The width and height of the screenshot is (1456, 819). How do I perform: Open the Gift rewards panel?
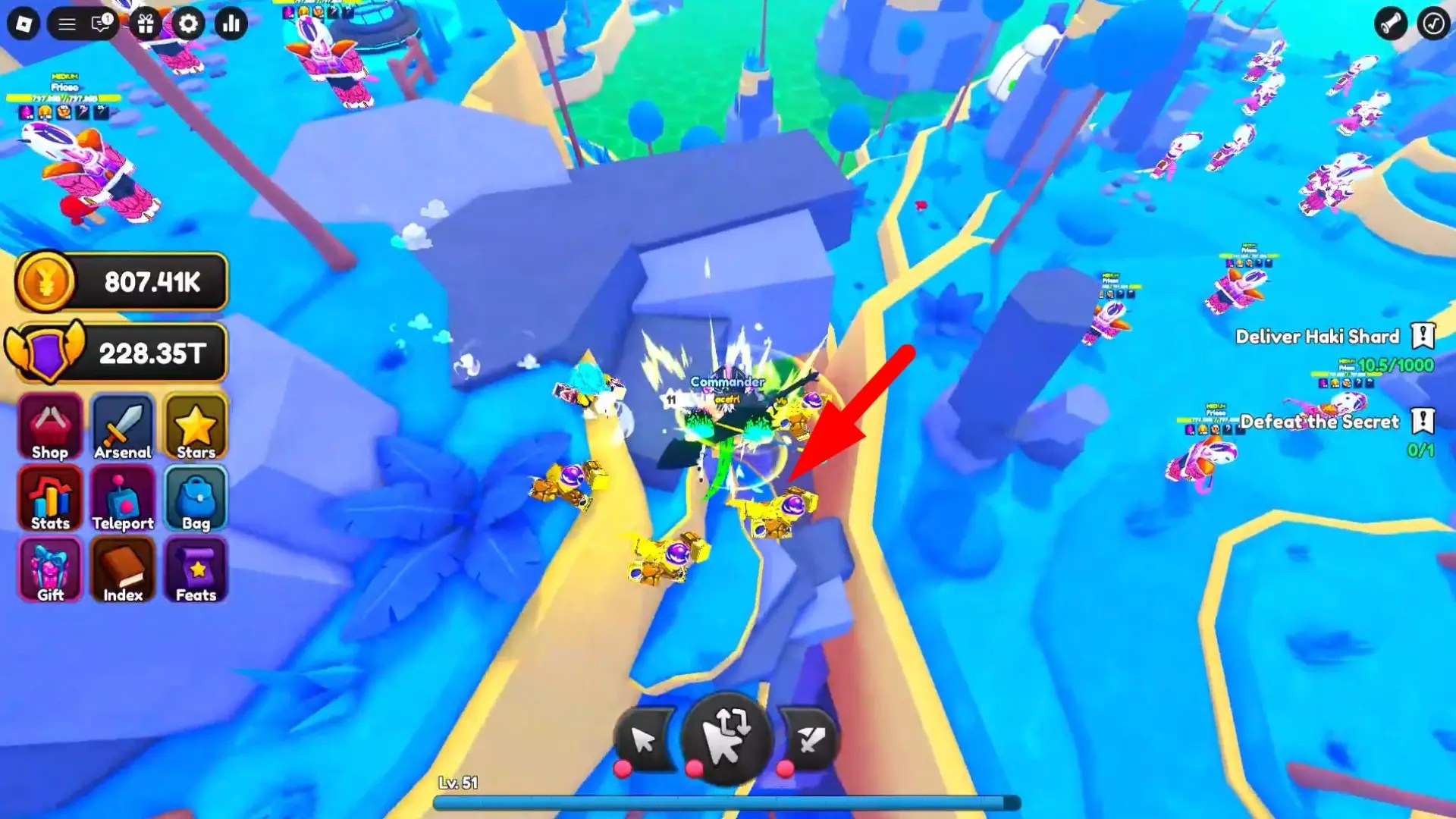(x=49, y=570)
